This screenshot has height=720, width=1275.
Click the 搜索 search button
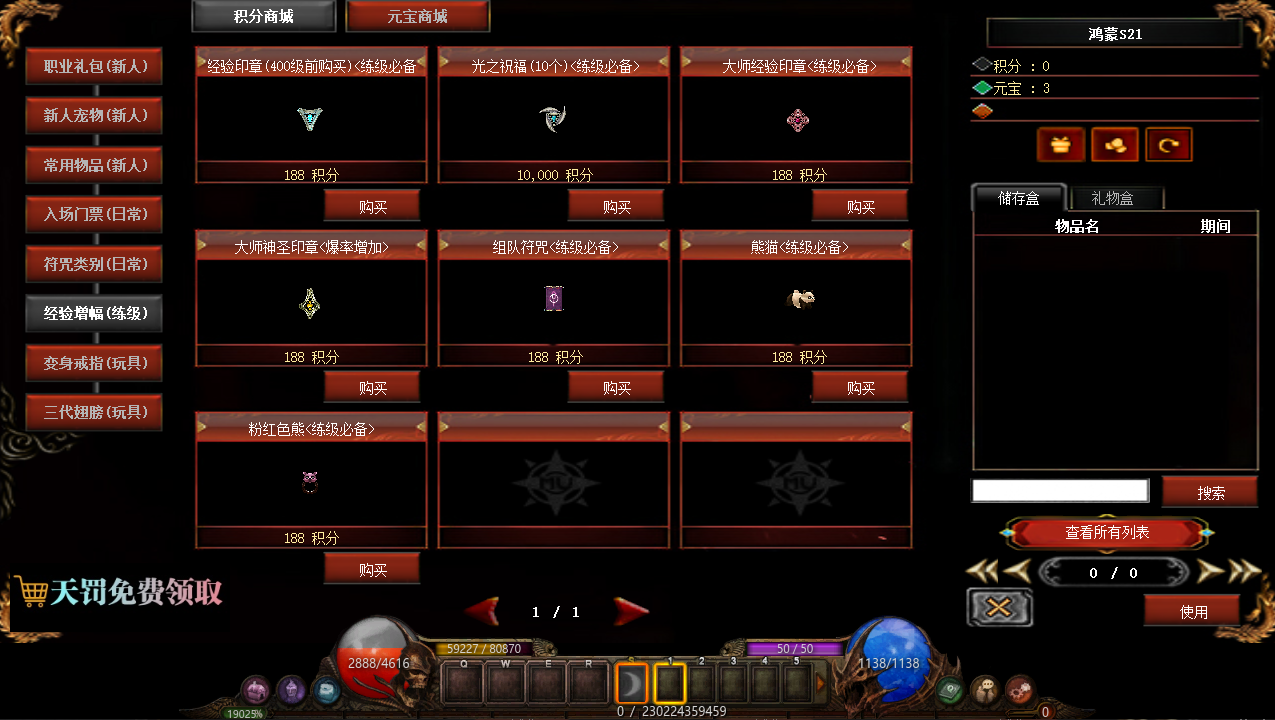tap(1210, 493)
